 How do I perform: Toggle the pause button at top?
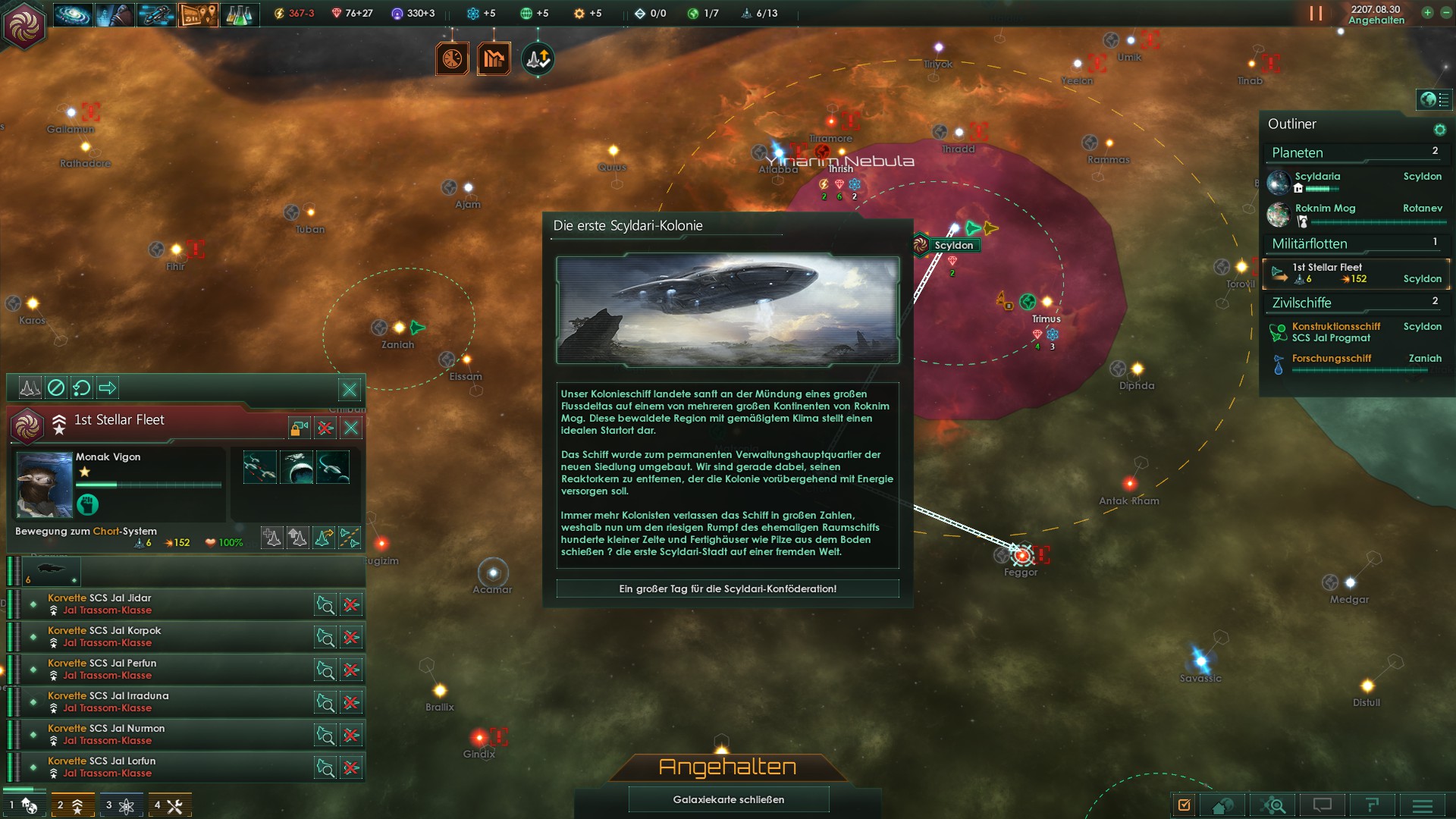pos(1316,14)
